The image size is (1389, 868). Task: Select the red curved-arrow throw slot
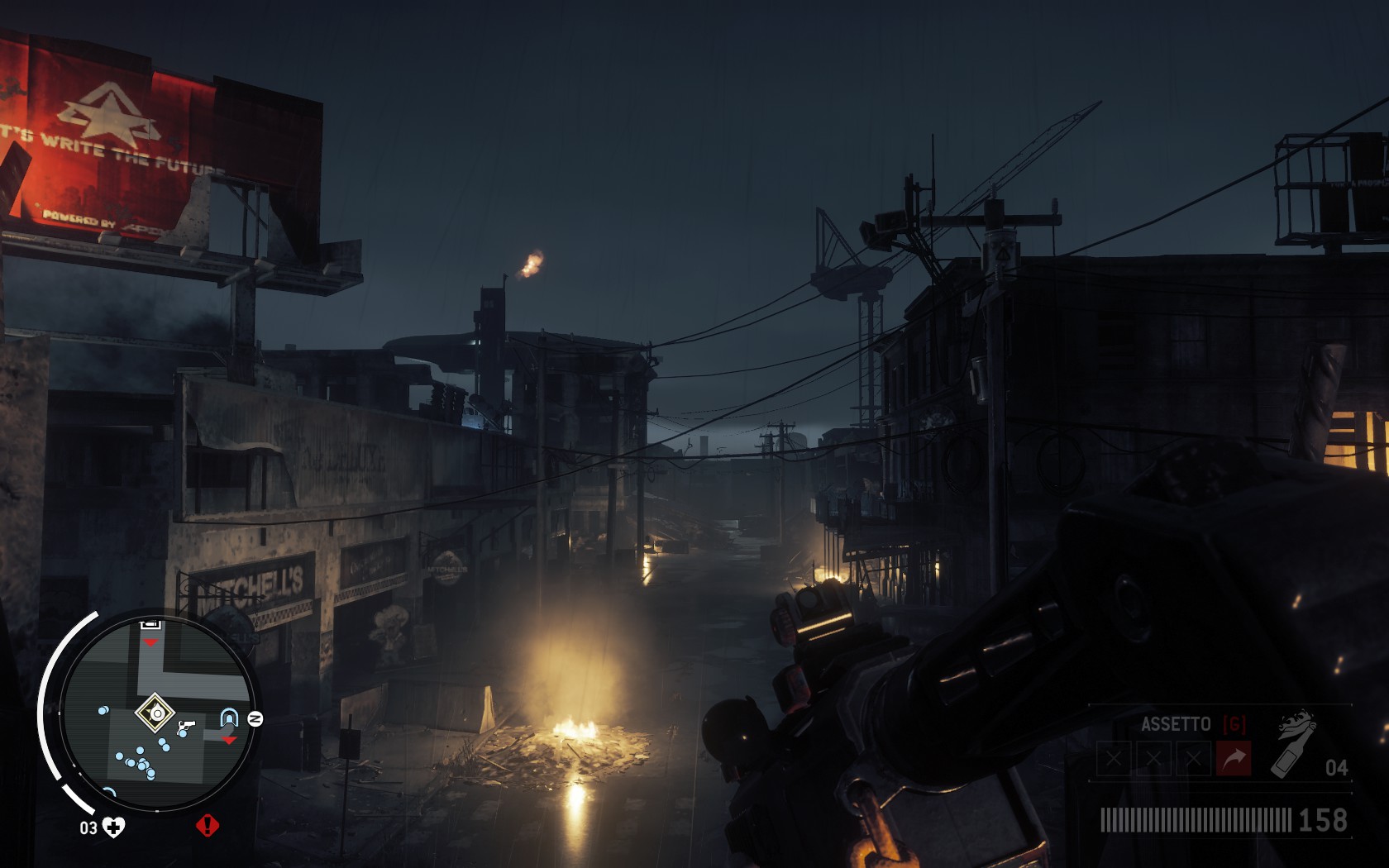pos(1233,758)
